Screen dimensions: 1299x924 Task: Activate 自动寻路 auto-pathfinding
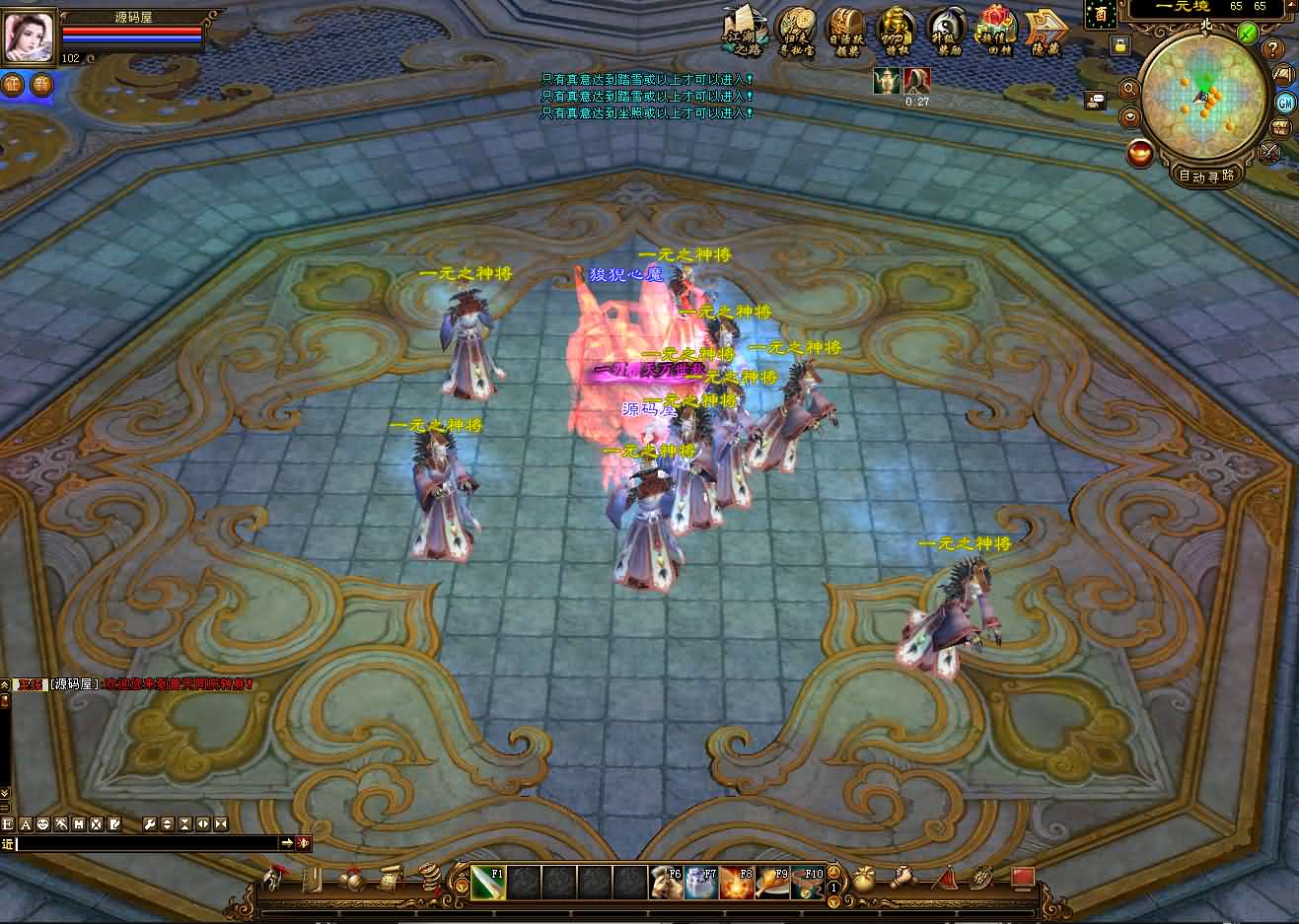click(x=1206, y=176)
